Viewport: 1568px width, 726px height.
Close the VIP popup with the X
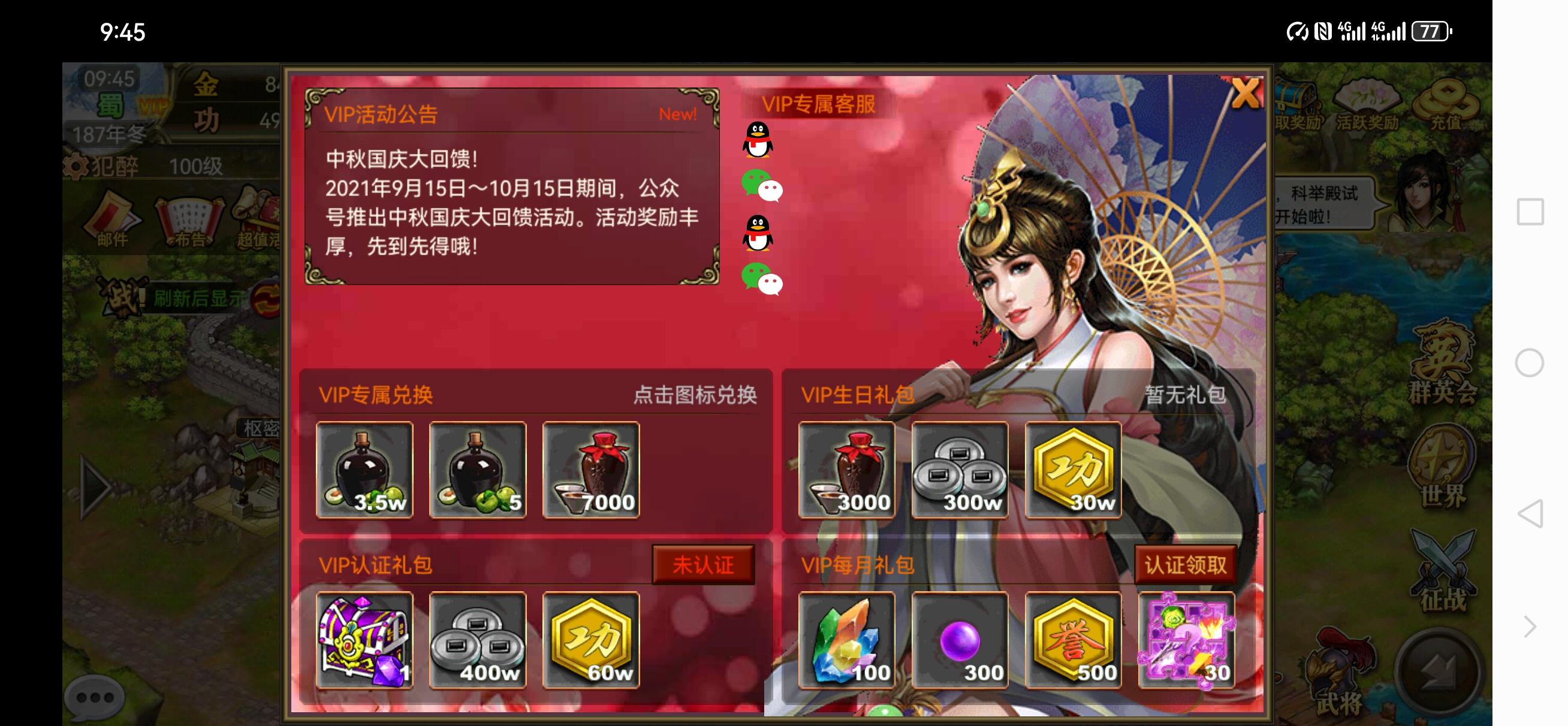pos(1246,93)
